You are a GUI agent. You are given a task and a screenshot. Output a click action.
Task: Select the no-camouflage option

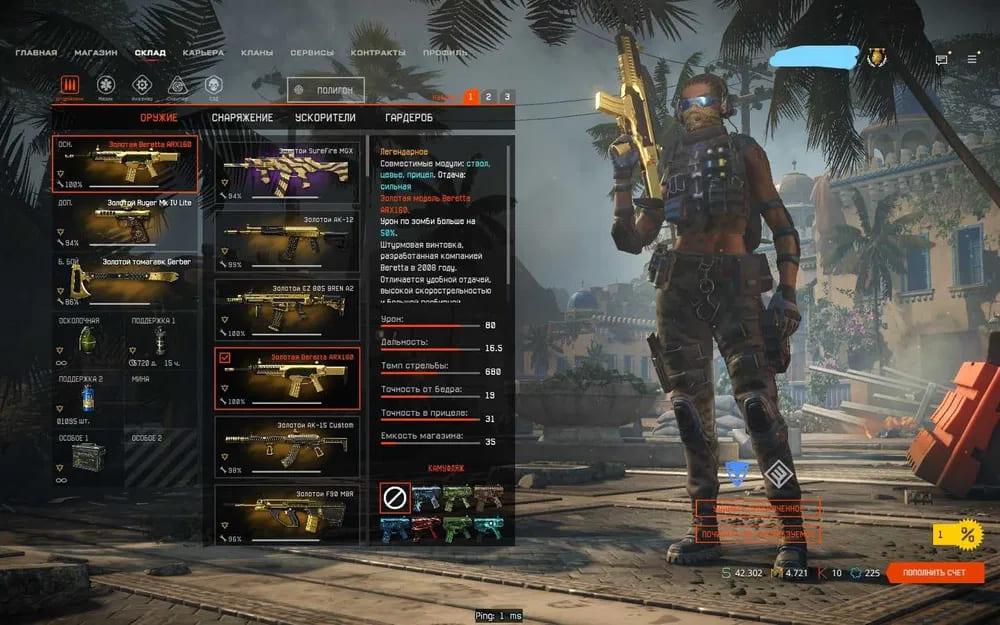[x=395, y=497]
